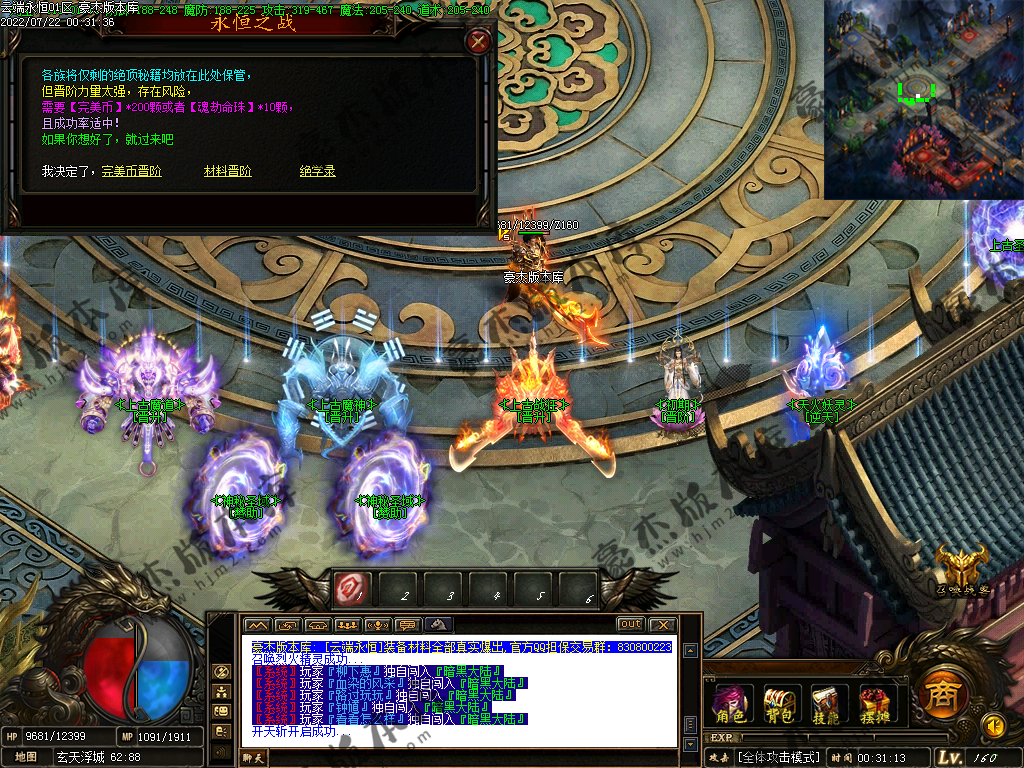Viewport: 1024px width, 768px height.
Task: Open the 摆摊 gift box stall
Action: tap(874, 704)
